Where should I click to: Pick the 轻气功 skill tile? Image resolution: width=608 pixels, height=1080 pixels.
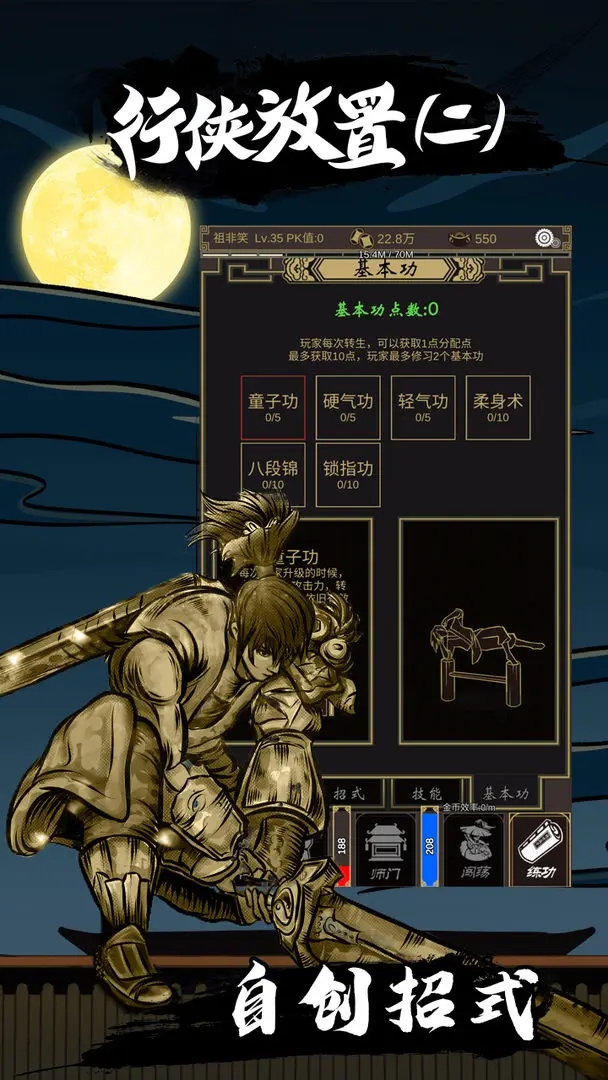[423, 407]
